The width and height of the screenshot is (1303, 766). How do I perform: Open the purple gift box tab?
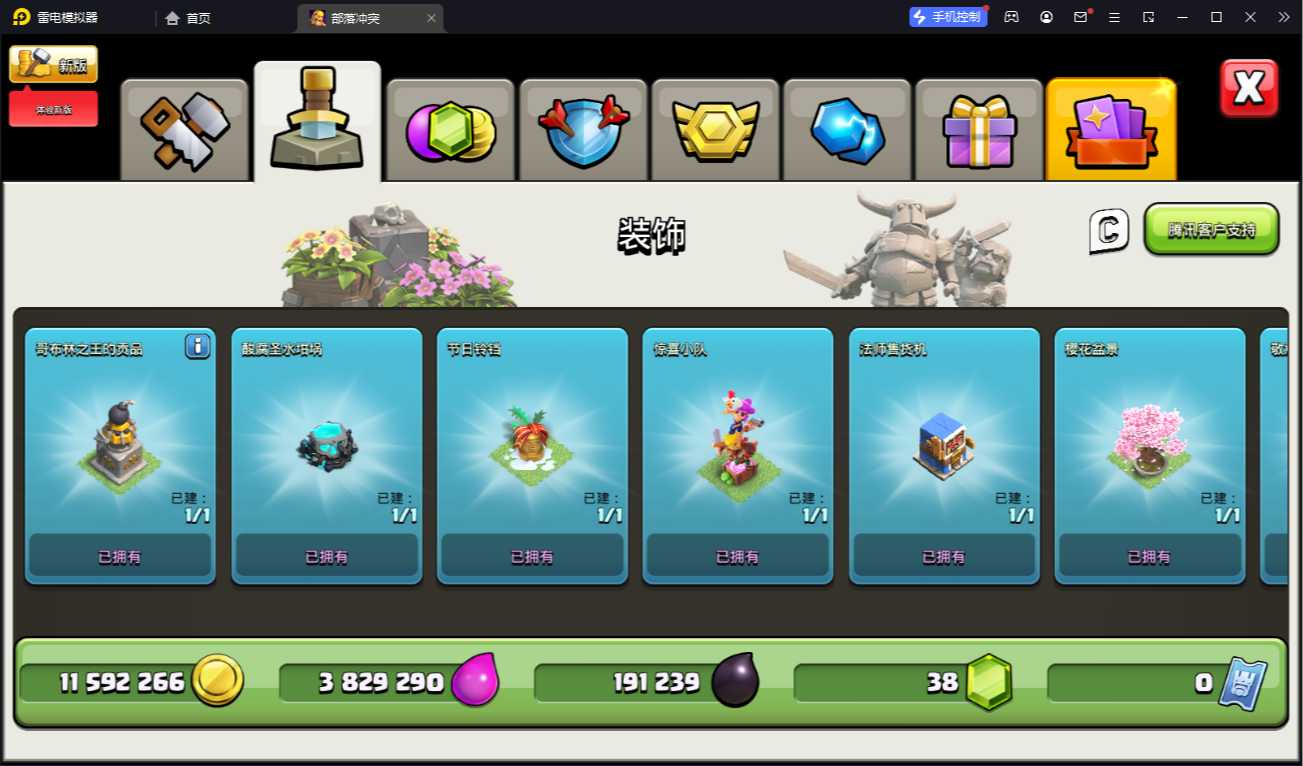pyautogui.click(x=979, y=130)
